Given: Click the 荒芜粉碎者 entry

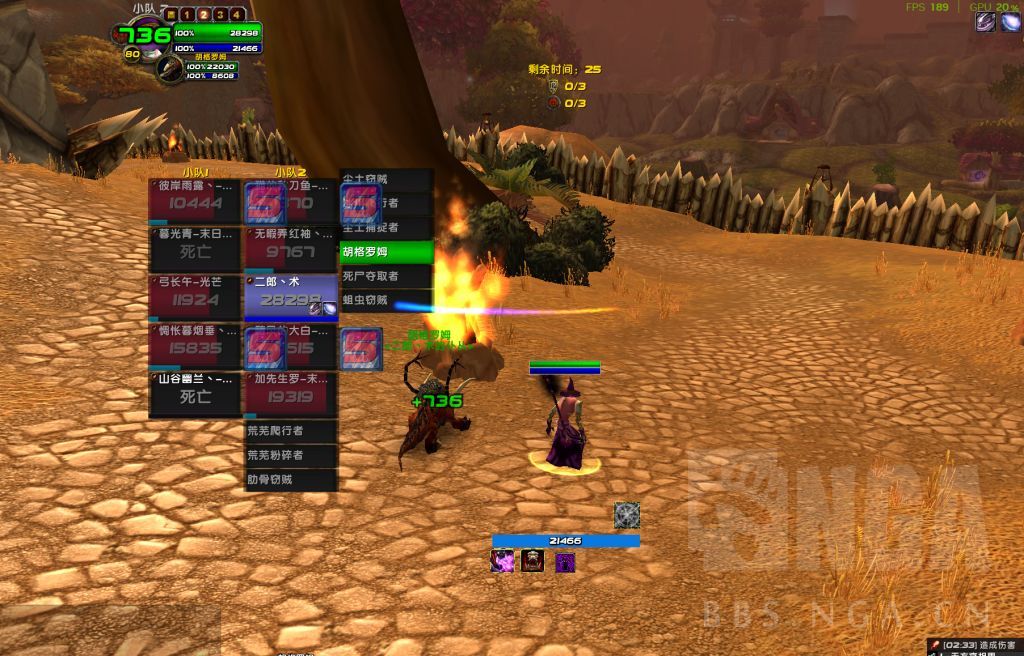Looking at the screenshot, I should pyautogui.click(x=291, y=455).
